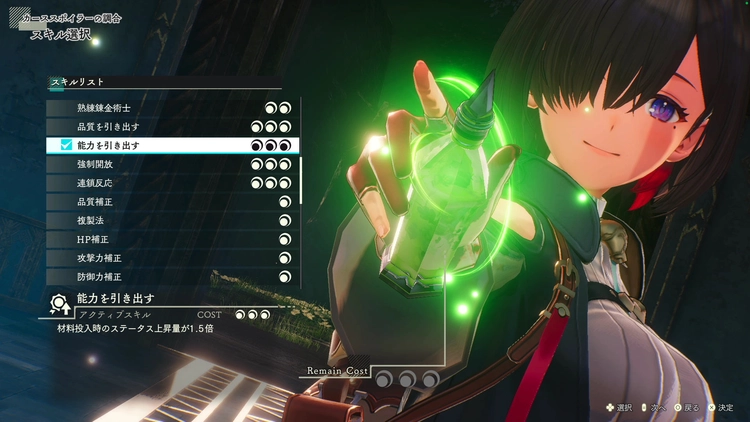Untick the 能力を引き出す checkbox
The image size is (750, 422).
click(x=67, y=146)
